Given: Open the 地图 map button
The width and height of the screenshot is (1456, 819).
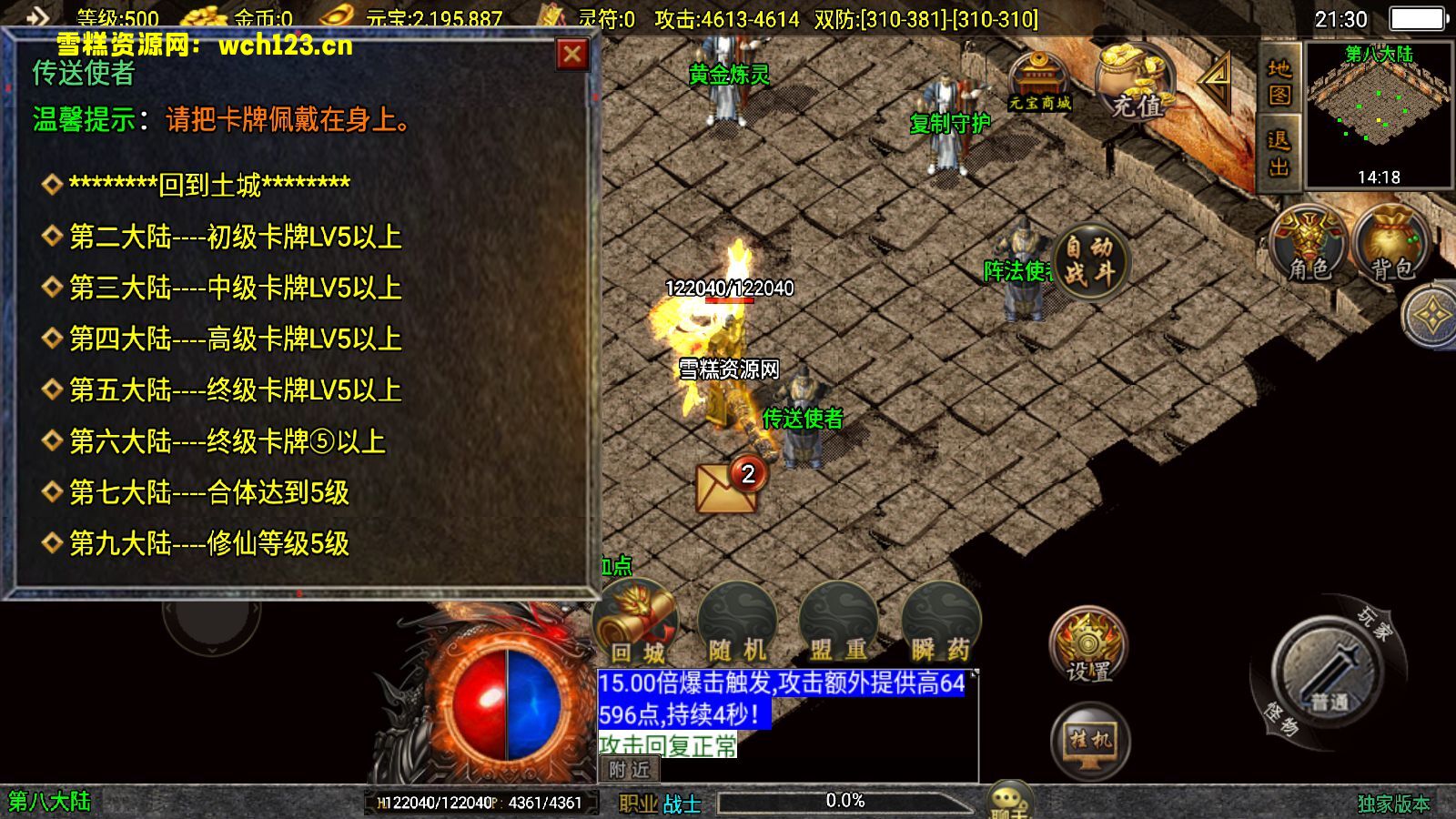Looking at the screenshot, I should tap(1279, 82).
